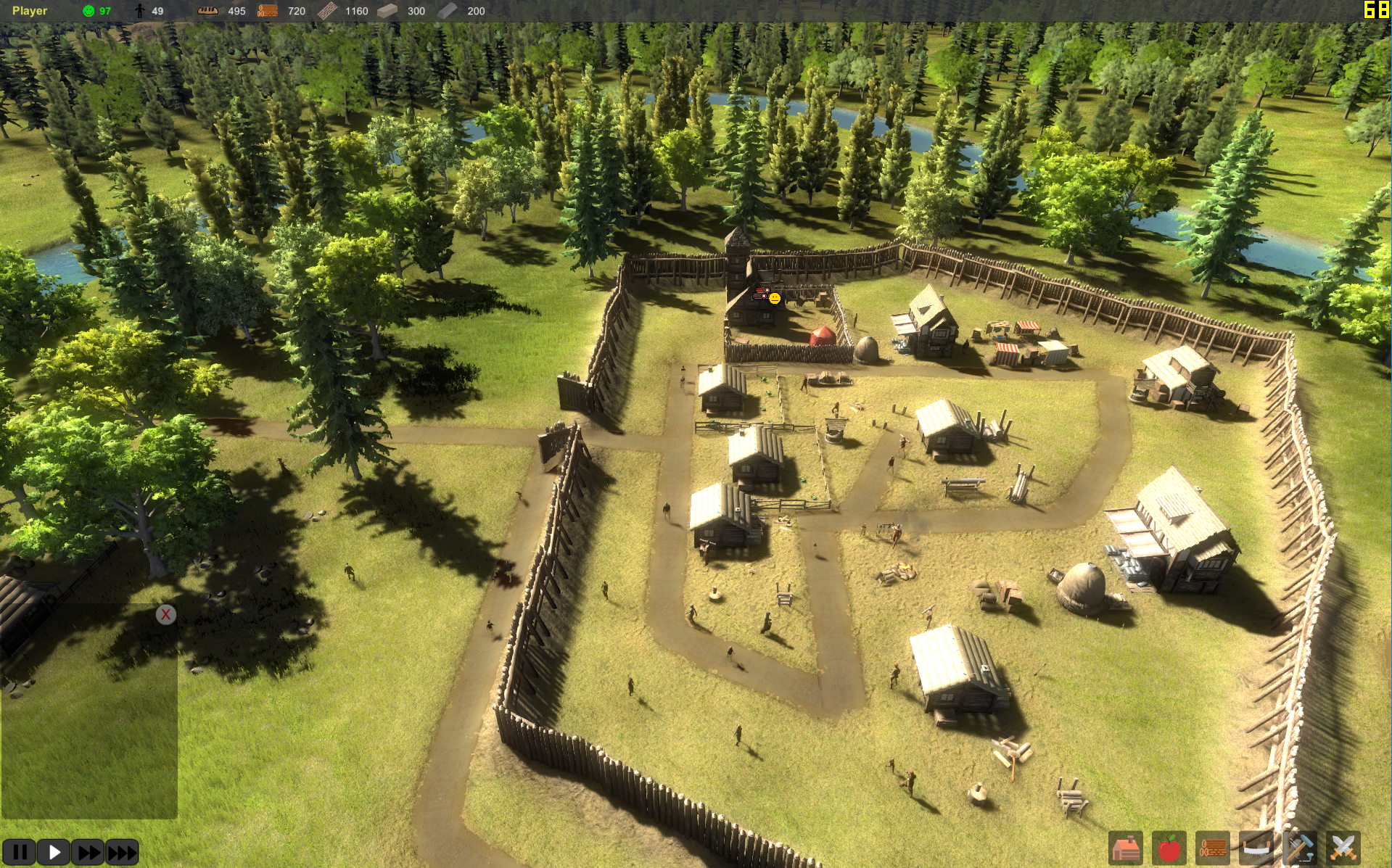This screenshot has width=1392, height=868.
Task: Open the hammer and nail category
Action: click(1299, 848)
